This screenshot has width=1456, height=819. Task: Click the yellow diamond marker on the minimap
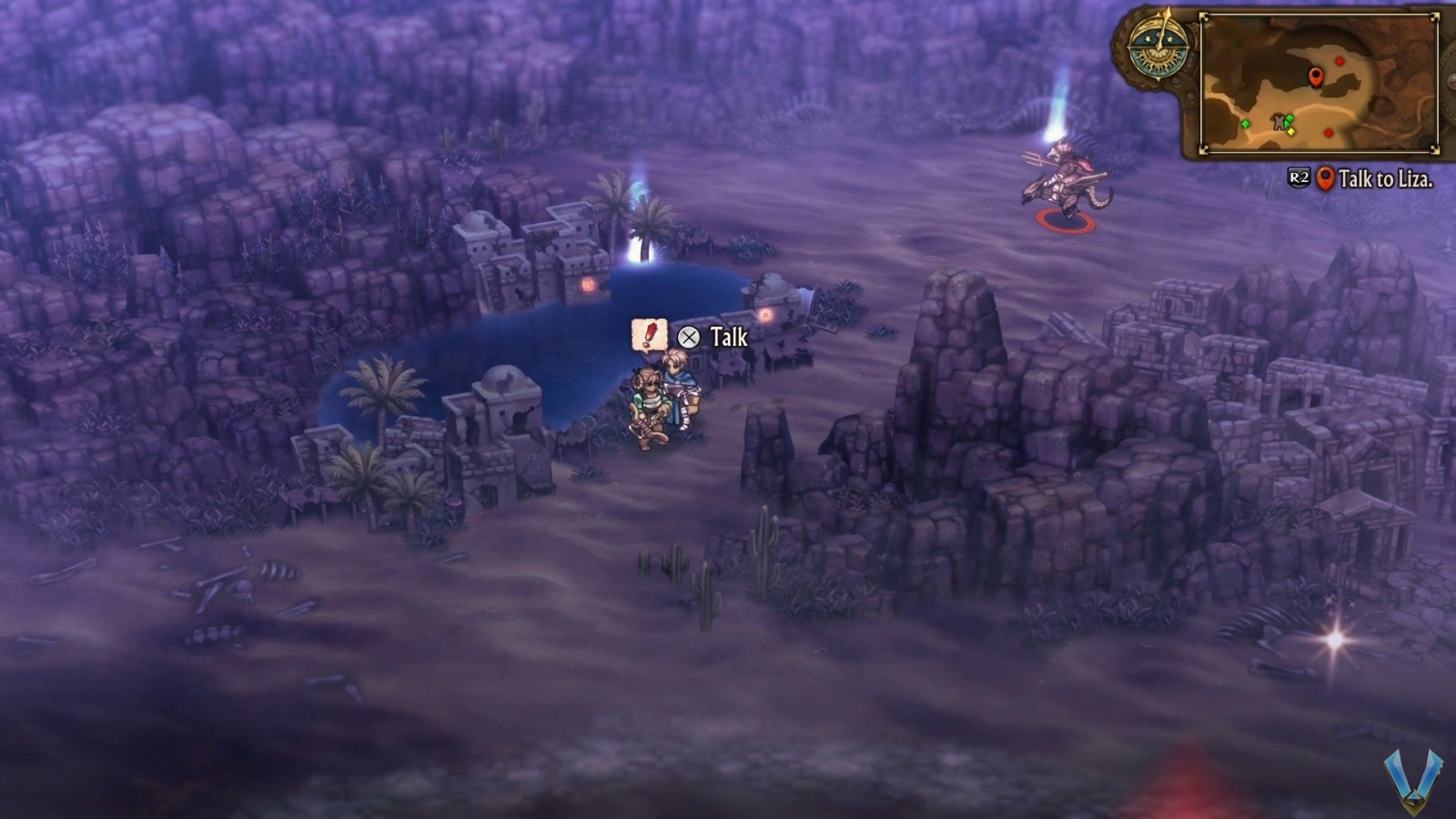click(1291, 131)
